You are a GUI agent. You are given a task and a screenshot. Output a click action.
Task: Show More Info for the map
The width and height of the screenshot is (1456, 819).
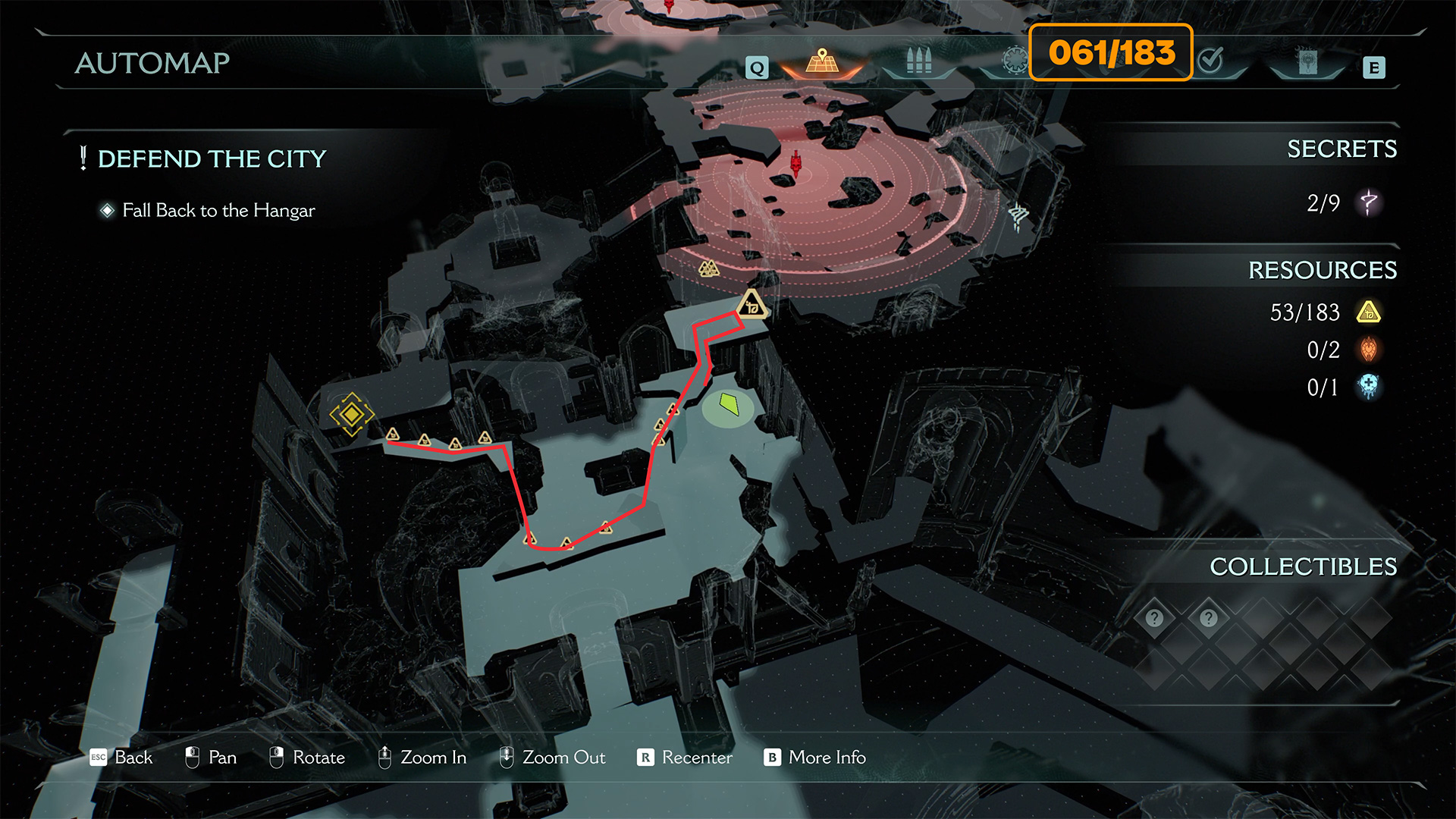point(815,758)
